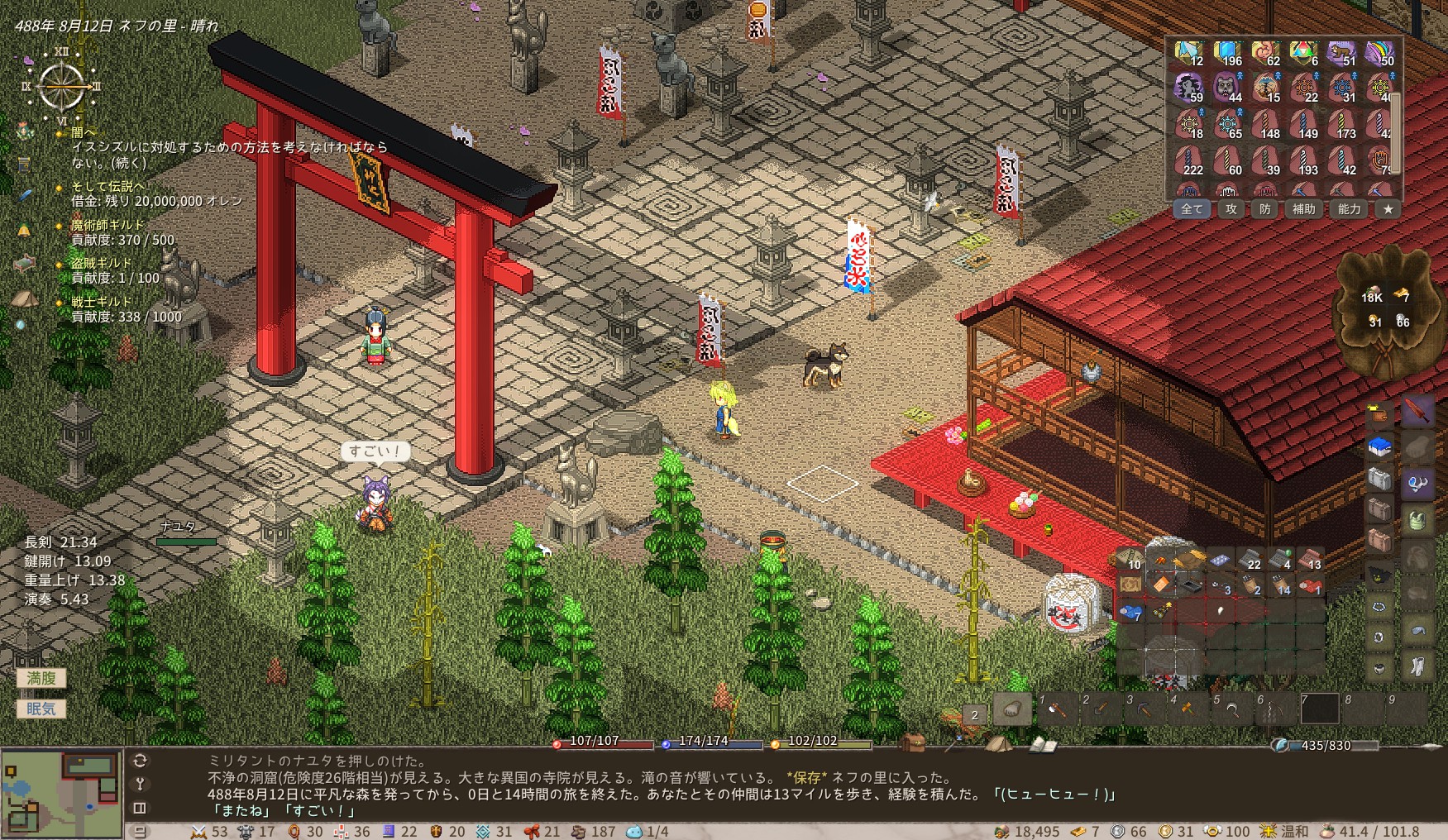The width and height of the screenshot is (1448, 840).
Task: Click the minimap in the bottom-left corner
Action: [62, 792]
